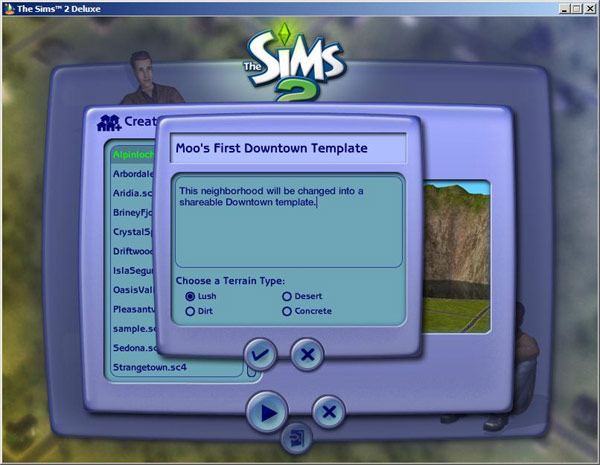Edit the neighborhood name field
The image size is (600, 465).
290,148
